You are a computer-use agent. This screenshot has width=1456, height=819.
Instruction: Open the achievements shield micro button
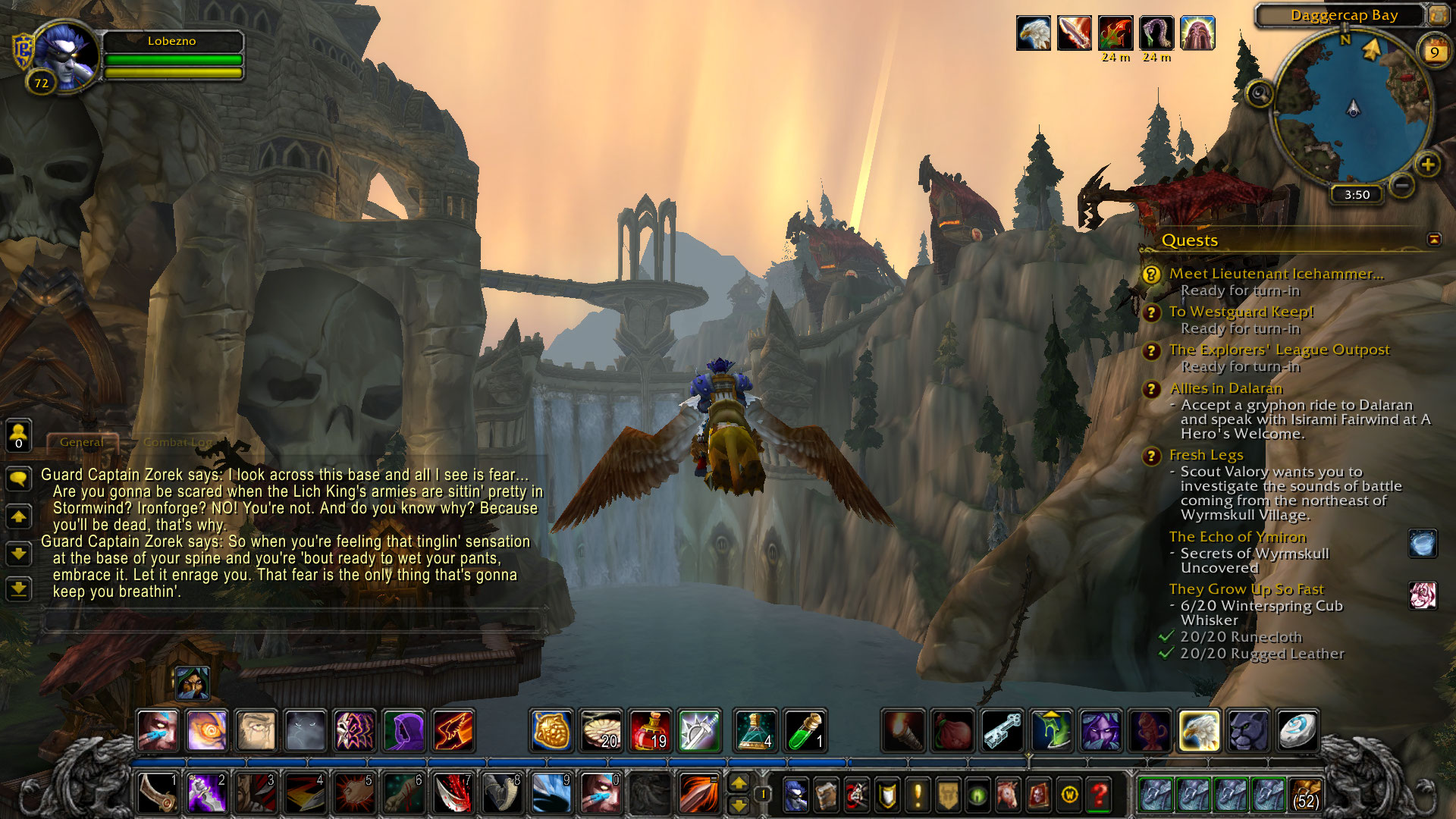point(886,794)
